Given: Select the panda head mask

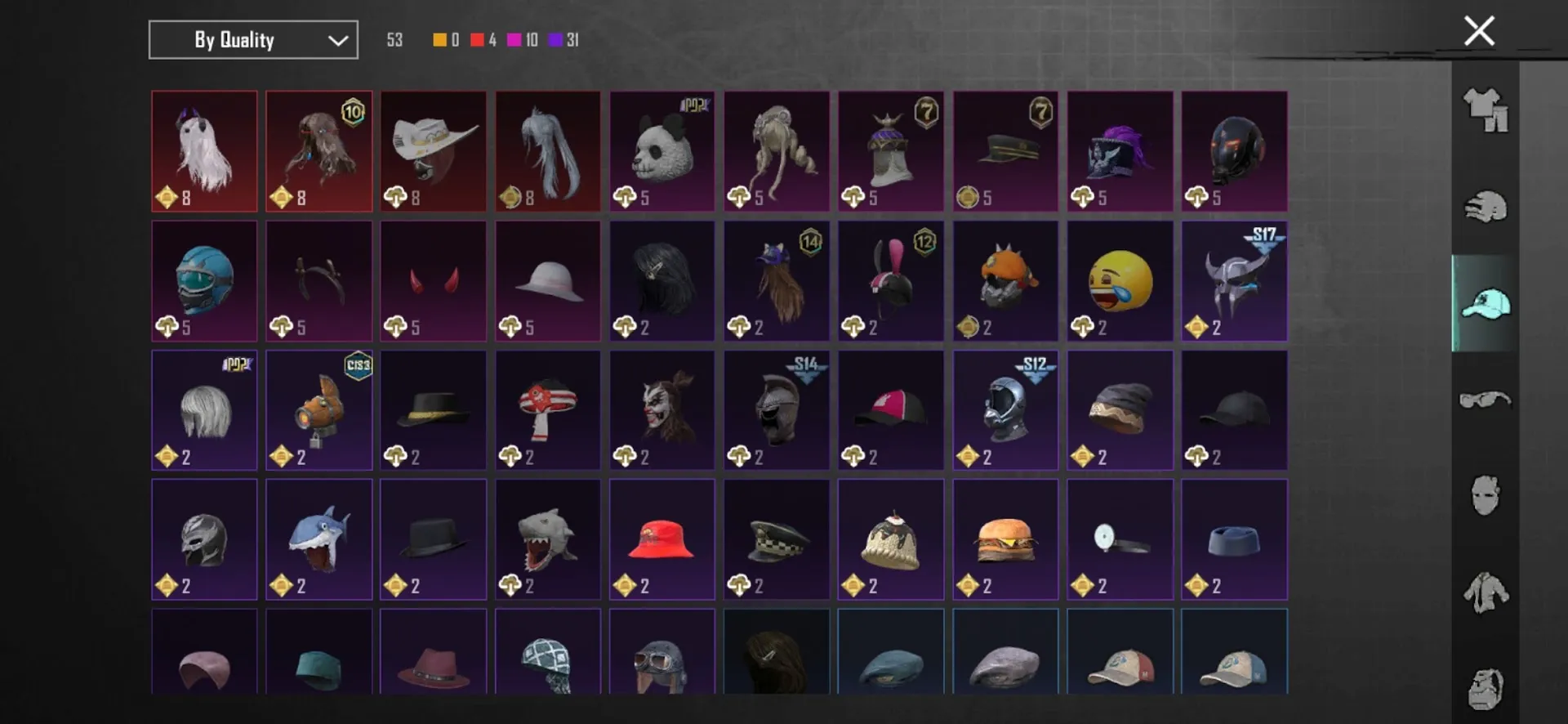Looking at the screenshot, I should 661,151.
